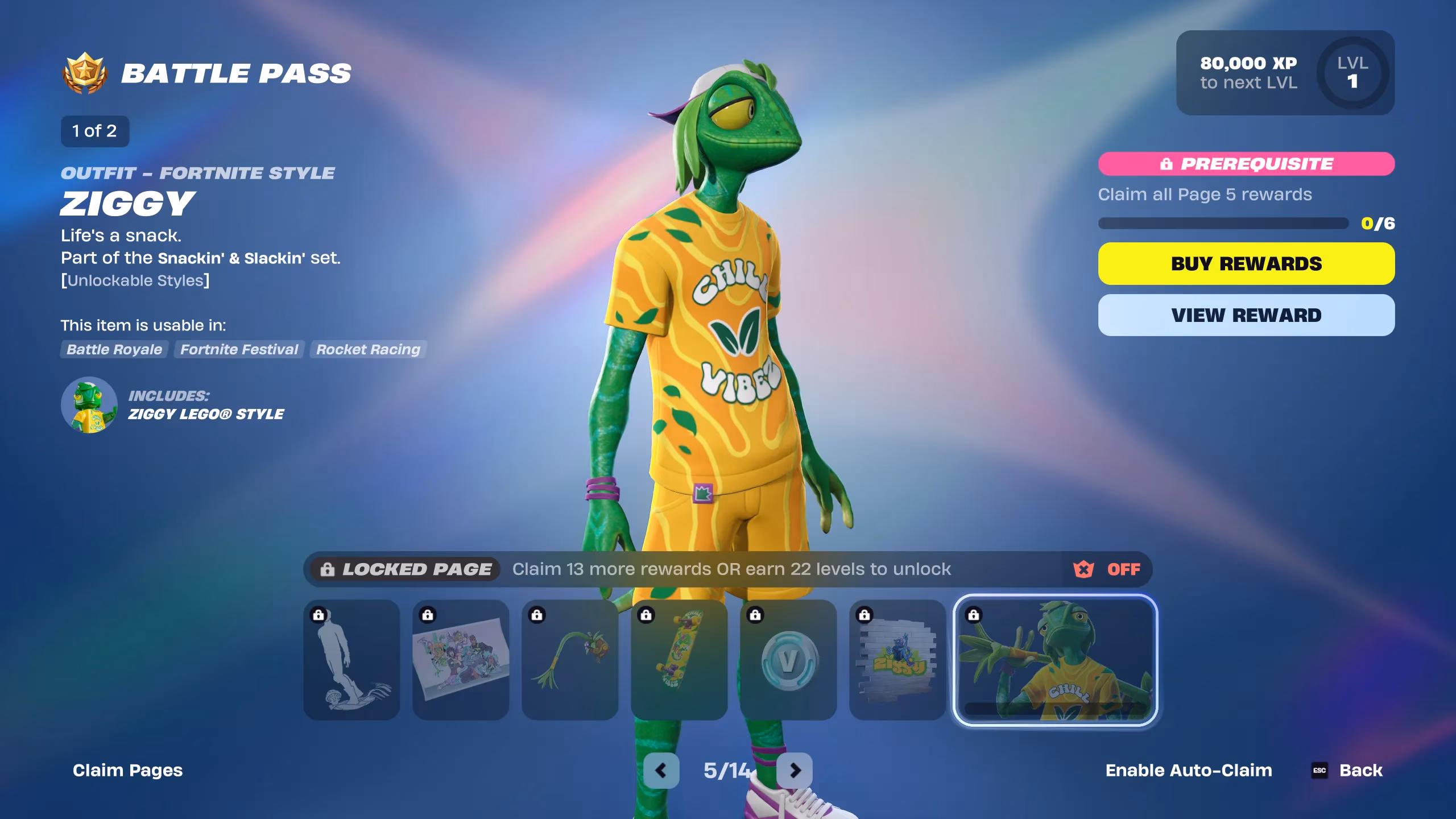This screenshot has height=819, width=1456.
Task: Expand the Unlockable Styles text
Action: coord(135,280)
